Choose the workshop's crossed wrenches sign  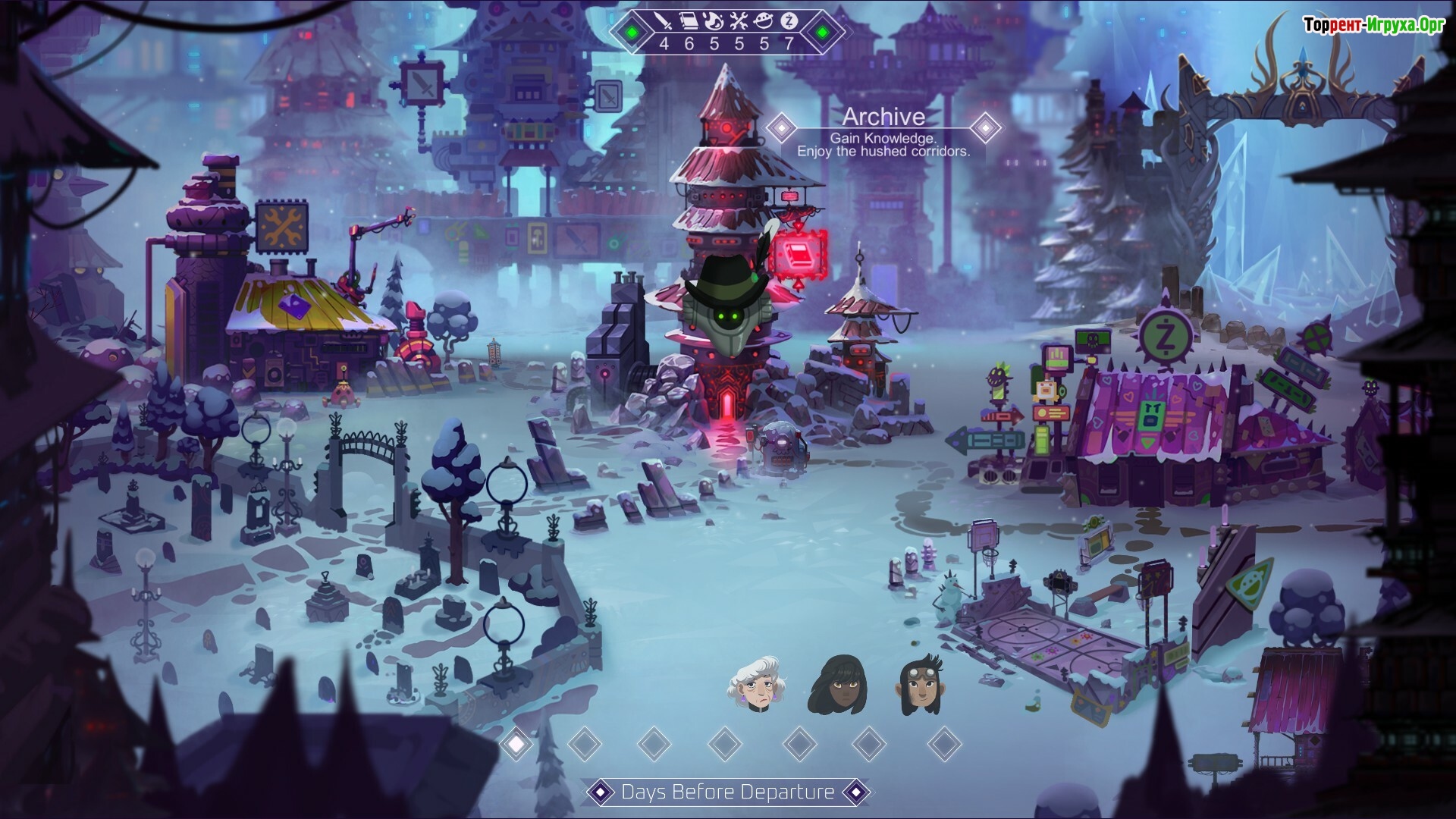tap(283, 226)
